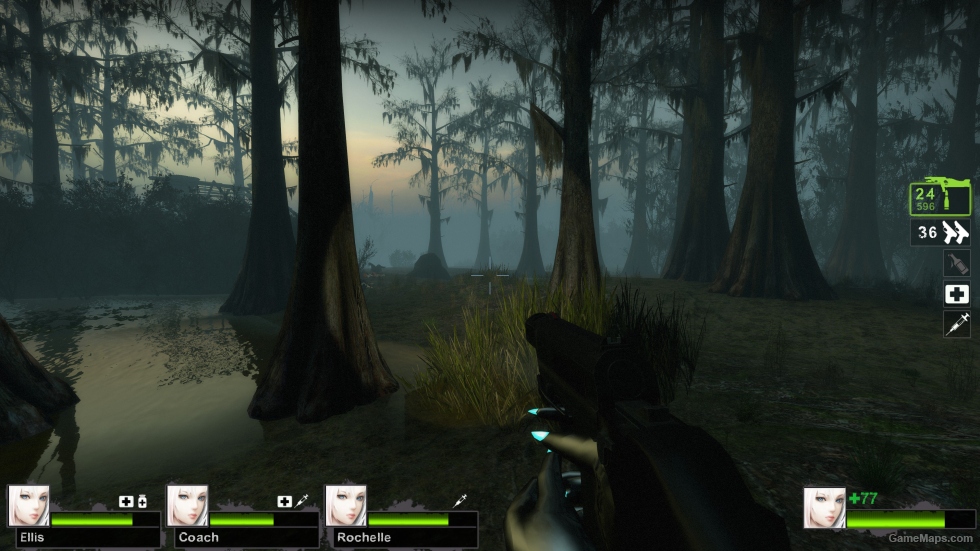Switch to the dual pistols slot
Screen dimensions: 980x551
click(941, 233)
